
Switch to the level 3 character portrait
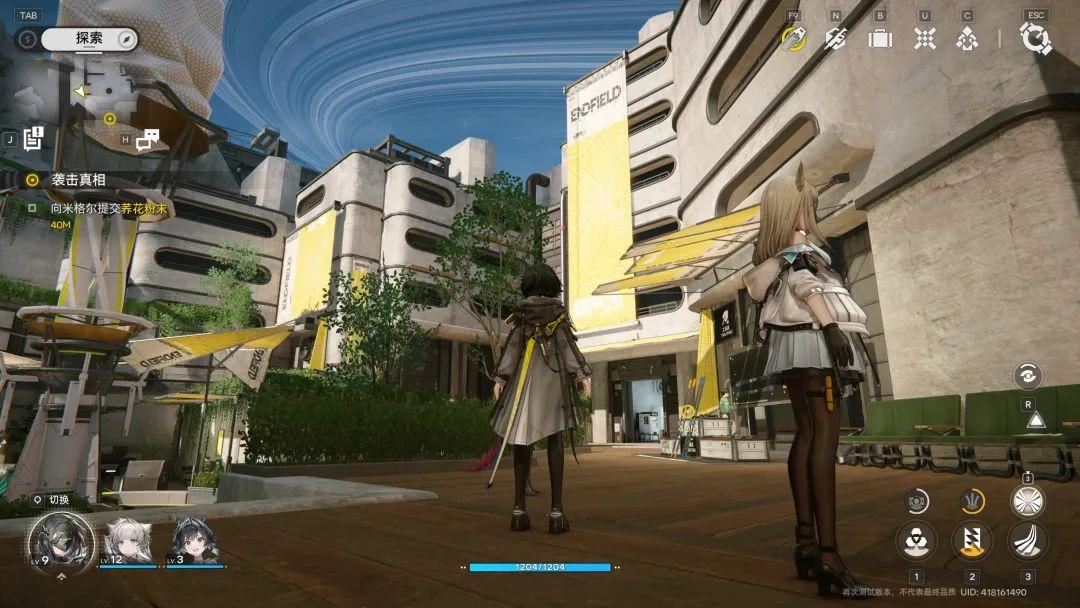(193, 541)
